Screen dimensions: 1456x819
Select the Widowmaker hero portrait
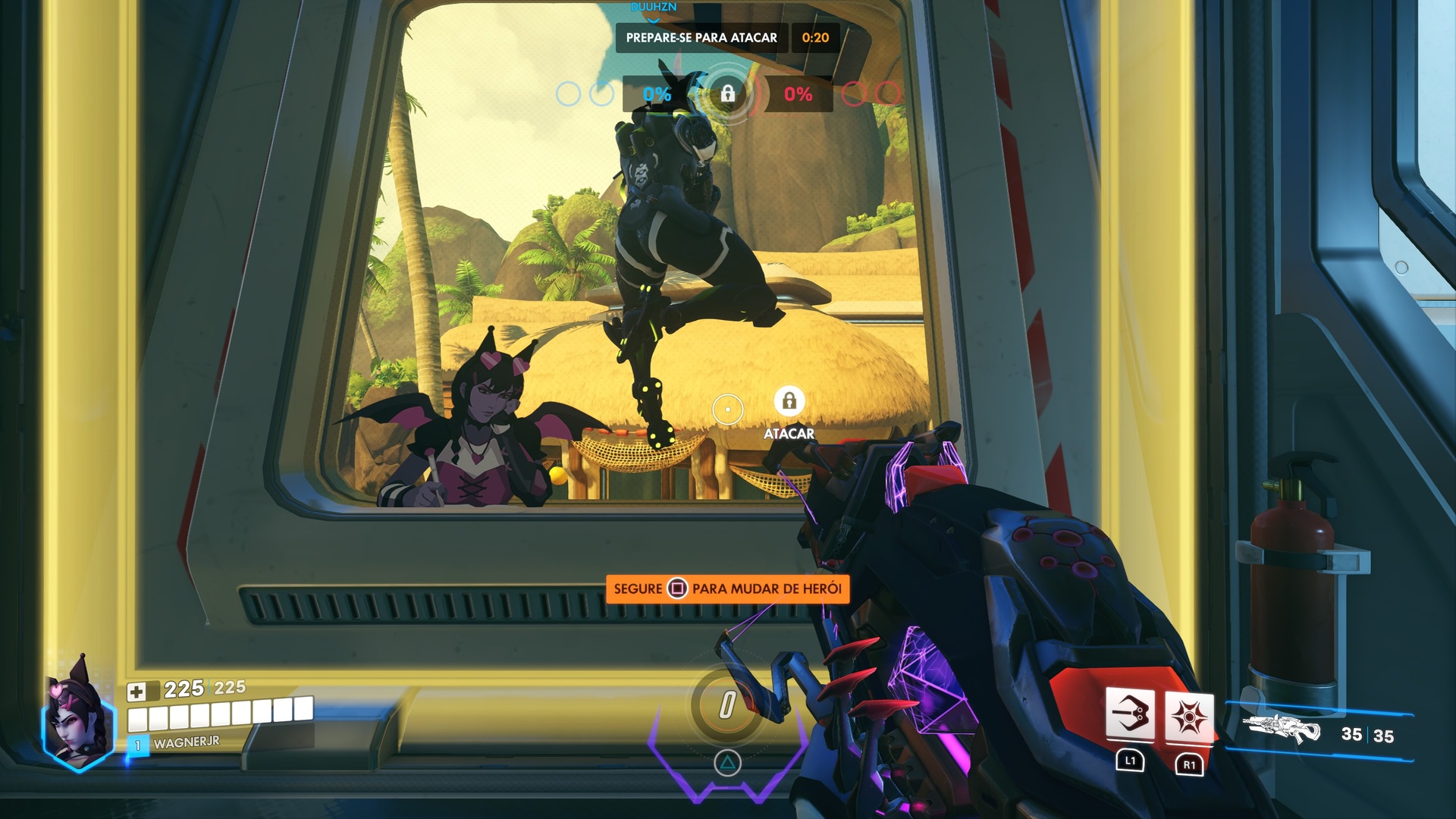click(x=78, y=717)
